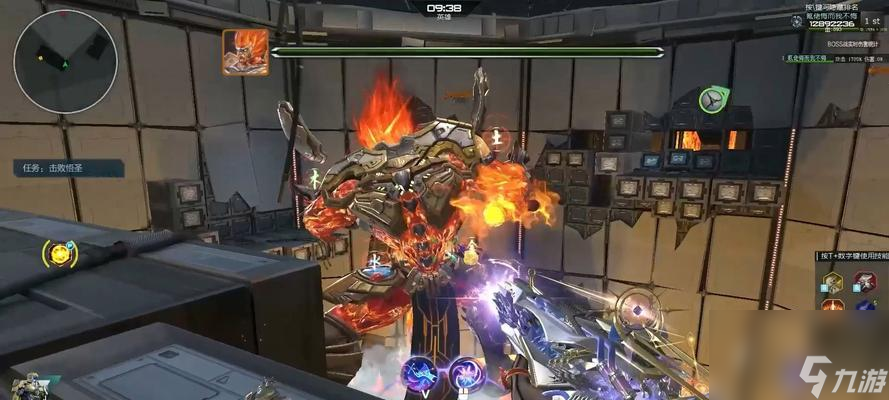Activate the blue bird skill icon
Image resolution: width=889 pixels, height=400 pixels.
pos(417,373)
